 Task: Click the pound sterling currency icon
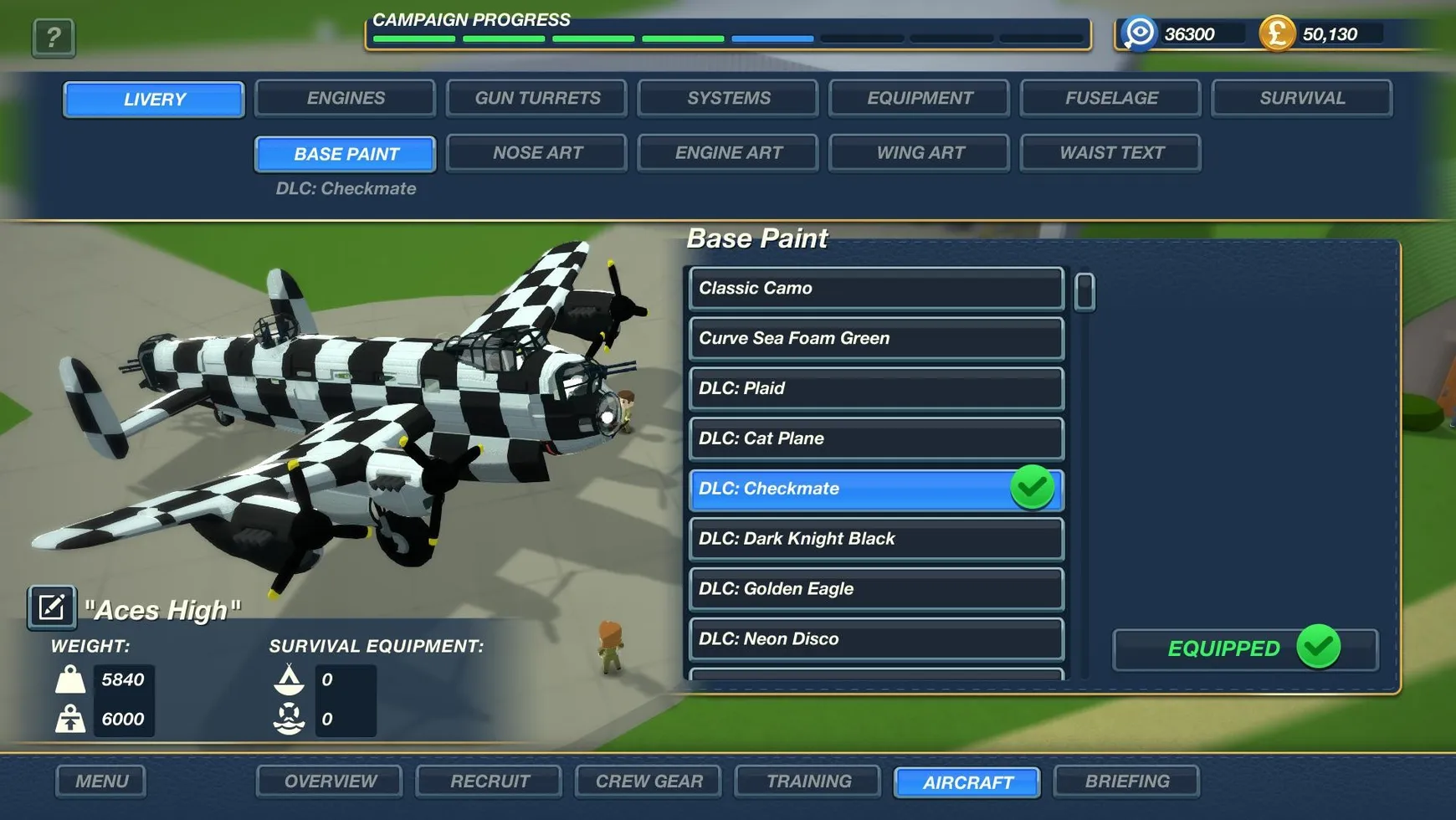point(1276,34)
